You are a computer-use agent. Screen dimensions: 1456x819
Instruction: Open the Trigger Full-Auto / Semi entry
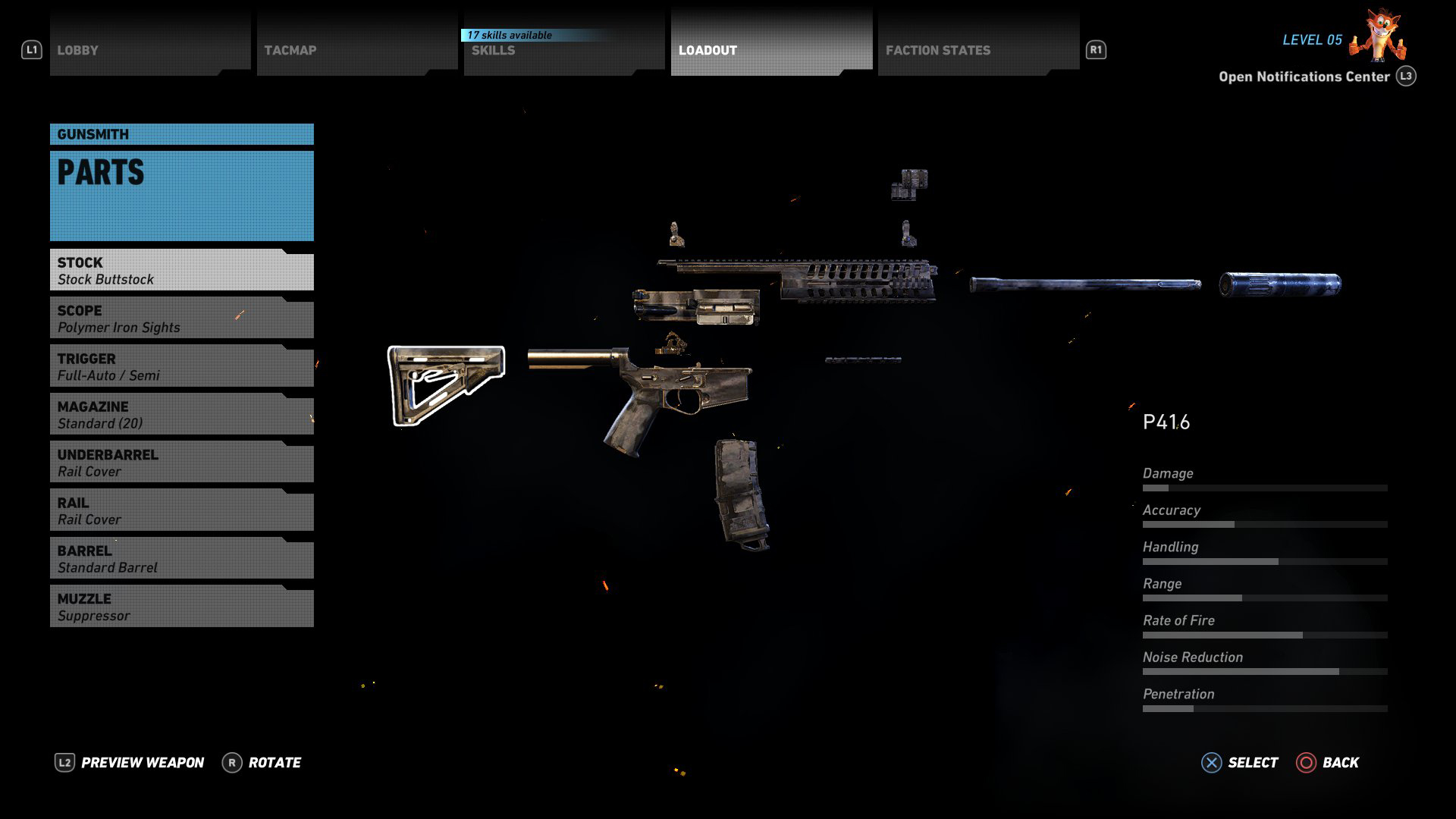[182, 367]
